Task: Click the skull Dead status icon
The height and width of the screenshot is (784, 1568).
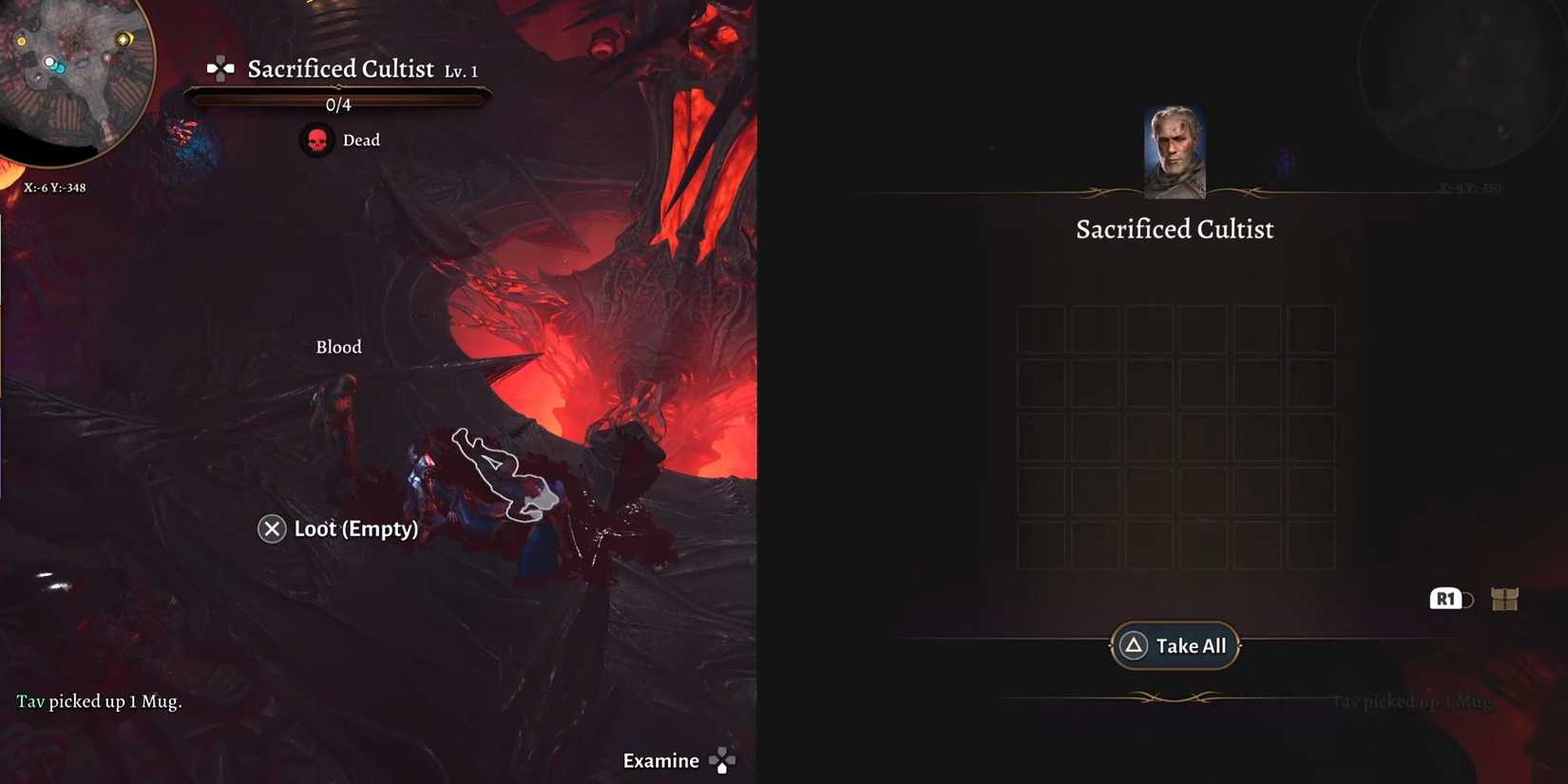Action: pyautogui.click(x=316, y=140)
